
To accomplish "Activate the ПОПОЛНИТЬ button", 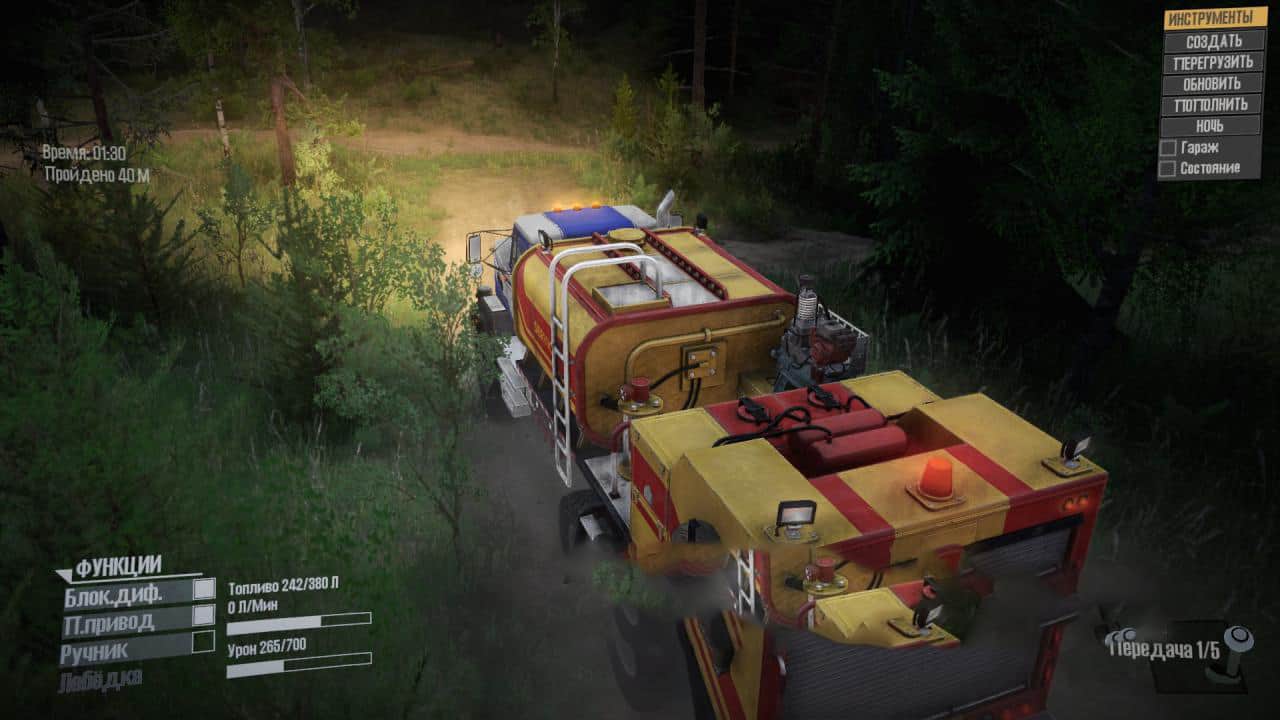I will tap(1212, 104).
